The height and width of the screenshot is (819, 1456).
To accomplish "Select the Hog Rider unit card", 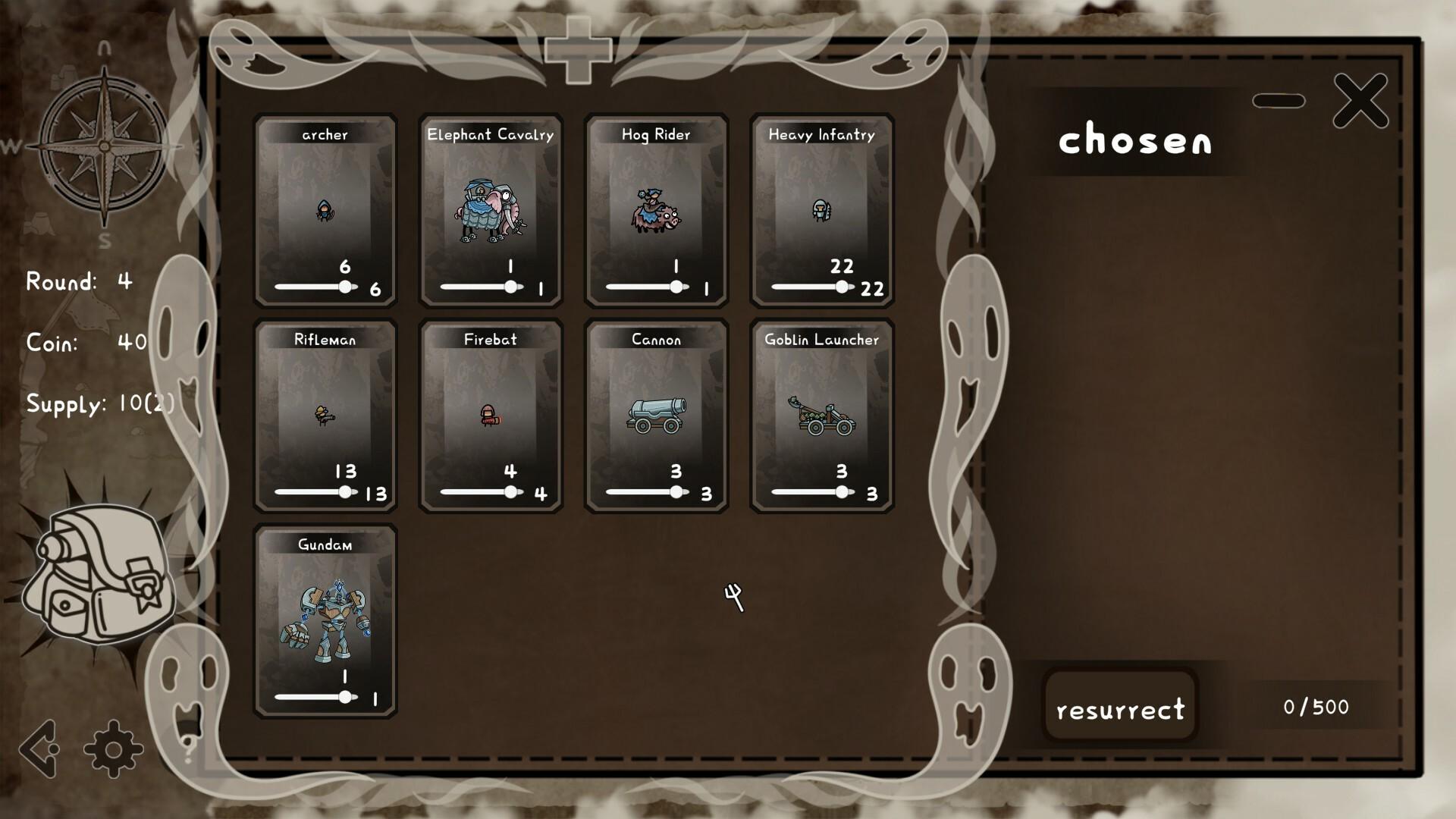I will point(655,209).
